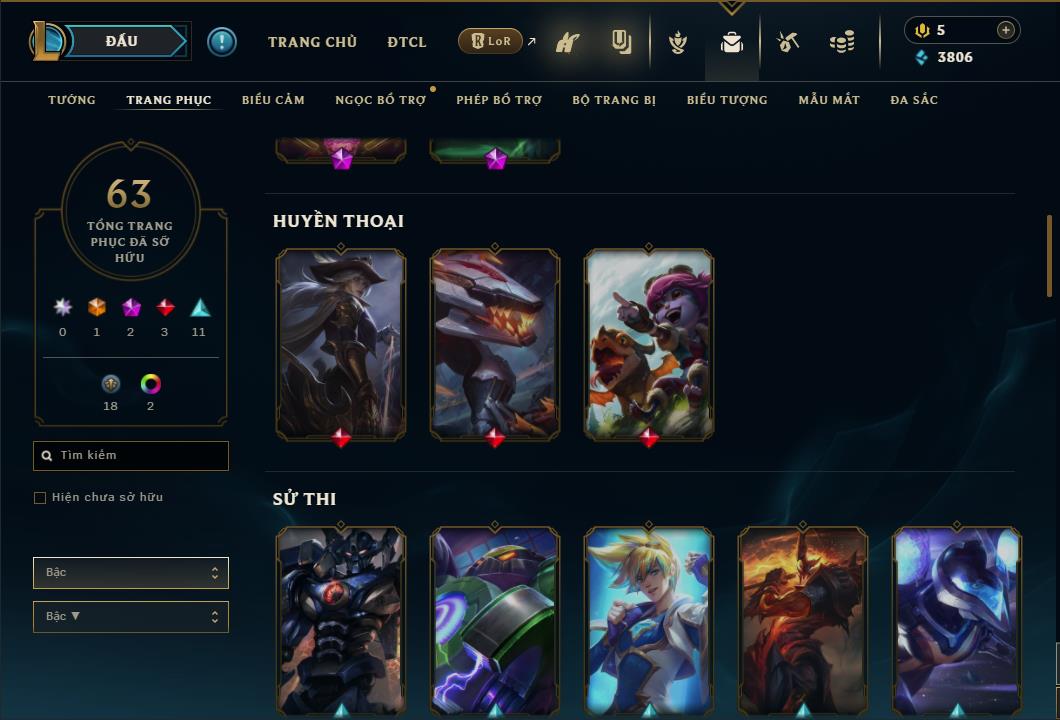Open the NGỌC BỔ TRỢ tab
1060x720 pixels.
coord(380,100)
